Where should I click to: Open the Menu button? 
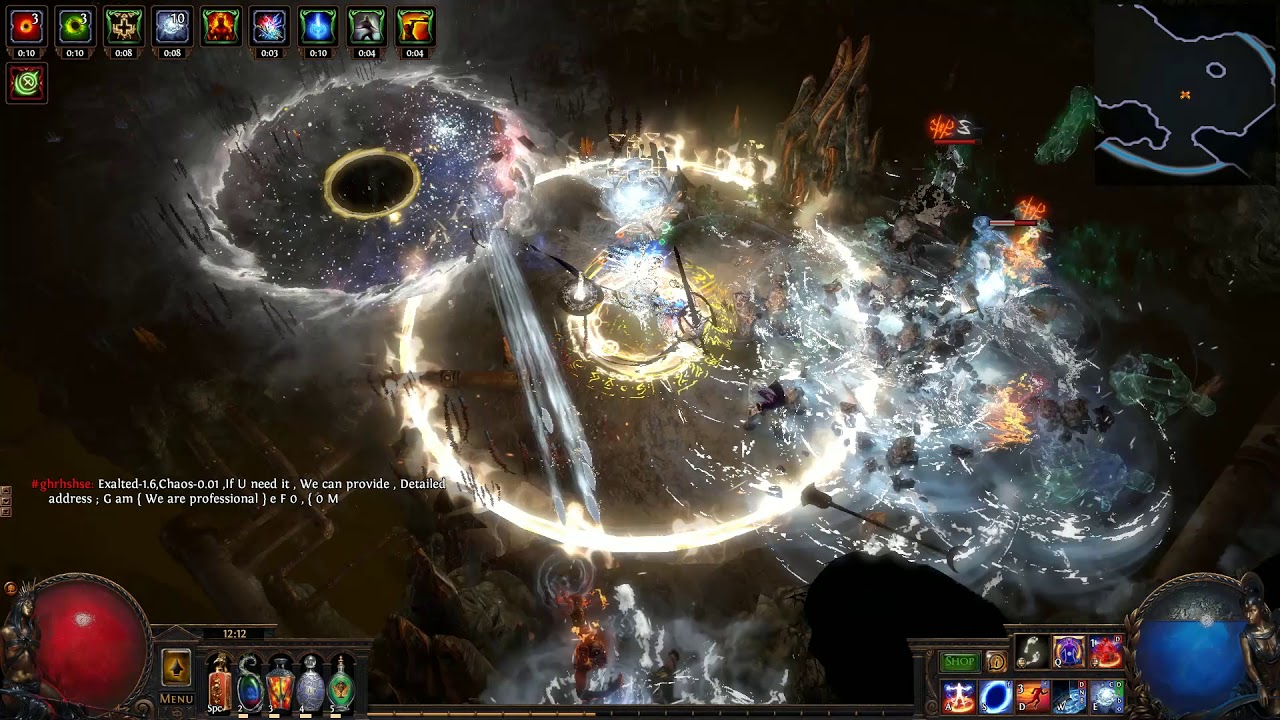coord(176,699)
